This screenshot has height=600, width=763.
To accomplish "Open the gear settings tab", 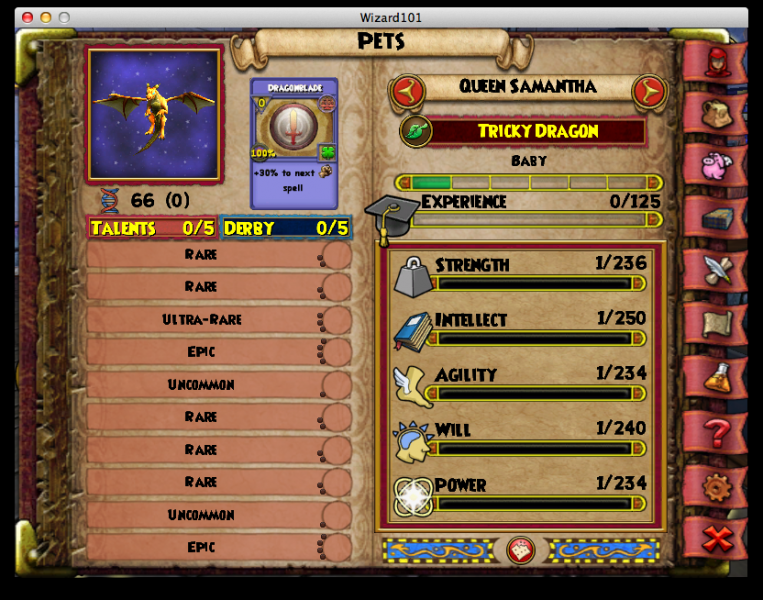I will coord(716,486).
